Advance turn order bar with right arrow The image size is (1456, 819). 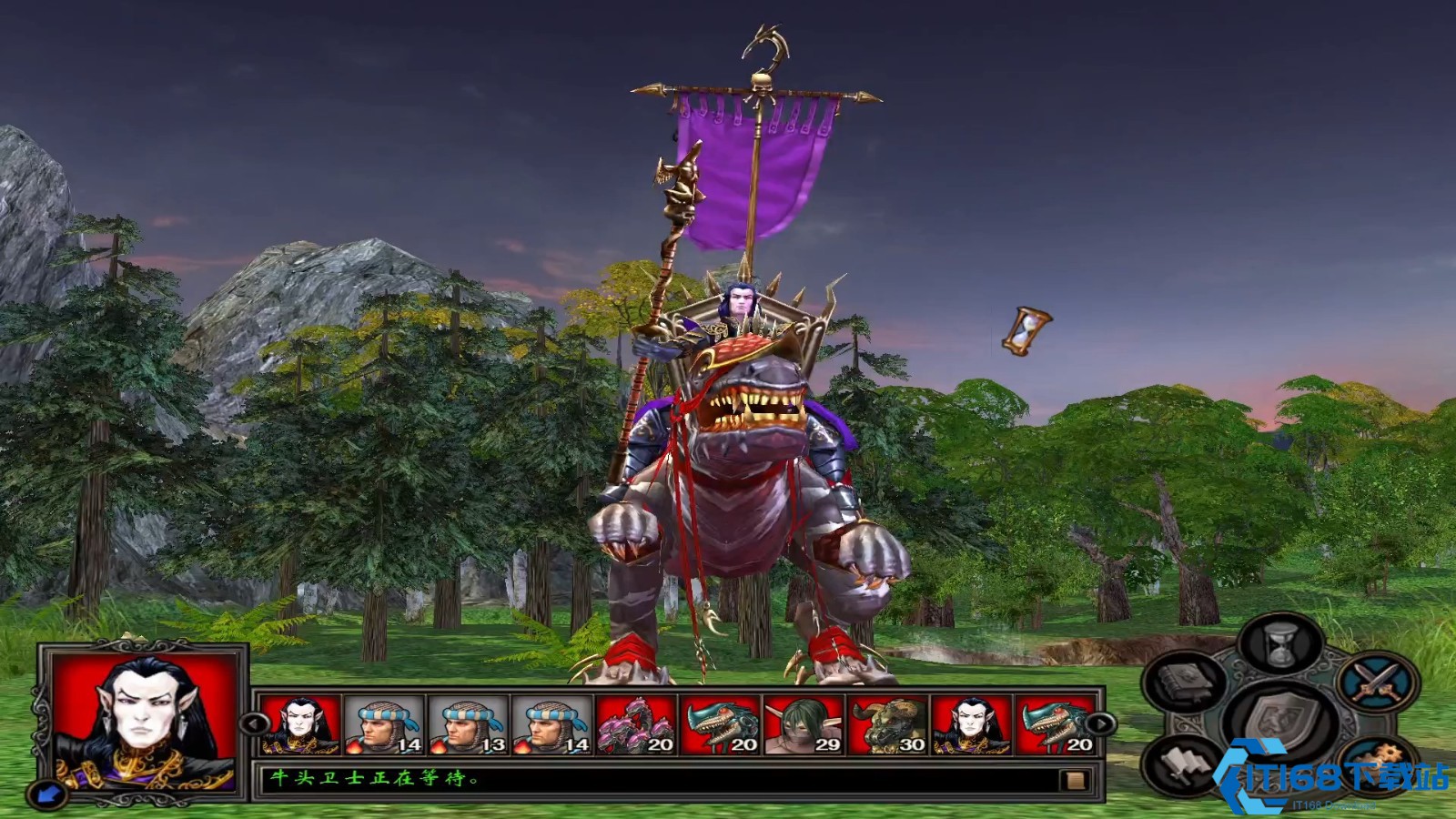(x=1101, y=724)
